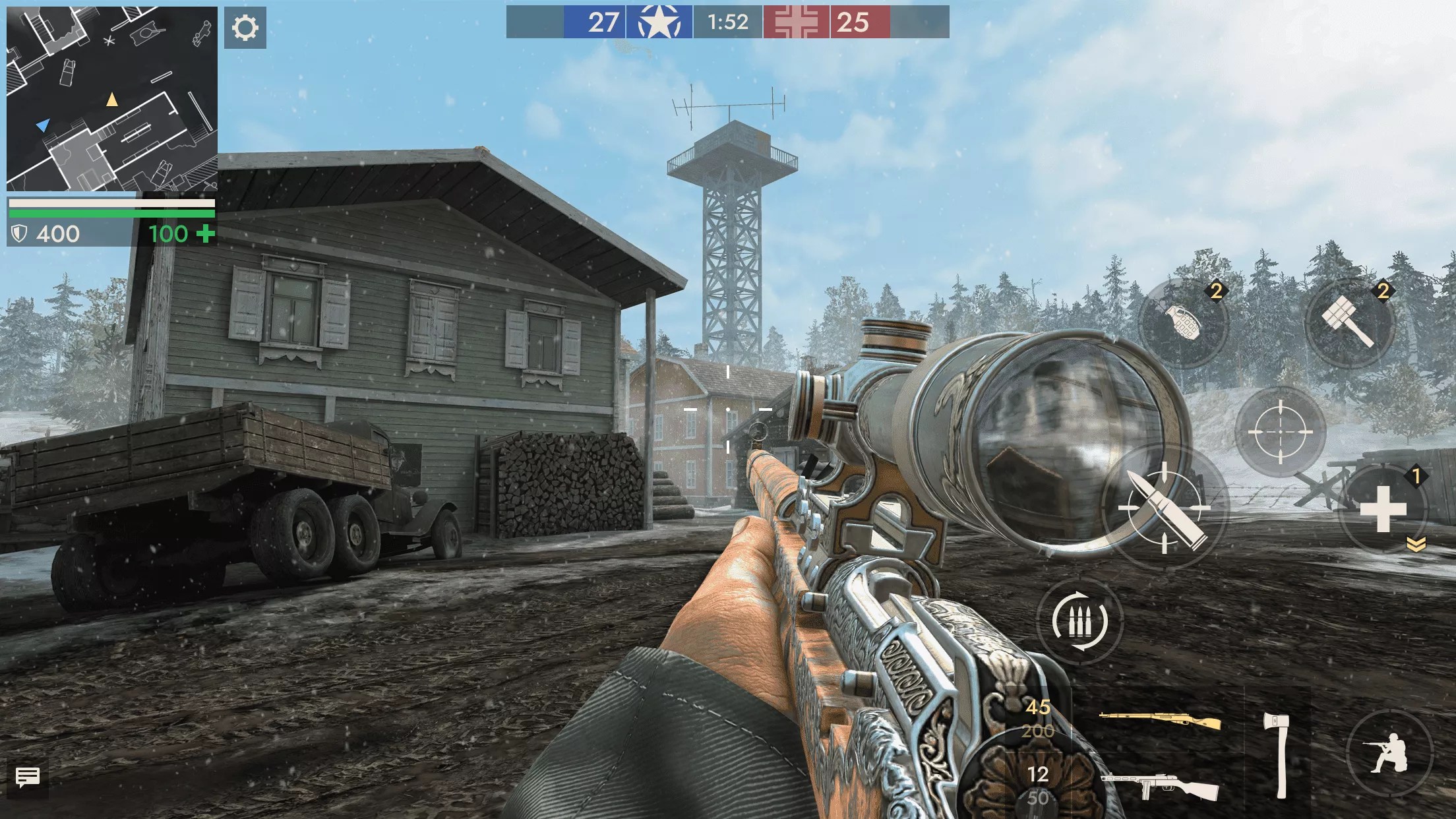Screen dimensions: 1456x819
Task: Open the gear settings menu
Action: [245, 28]
